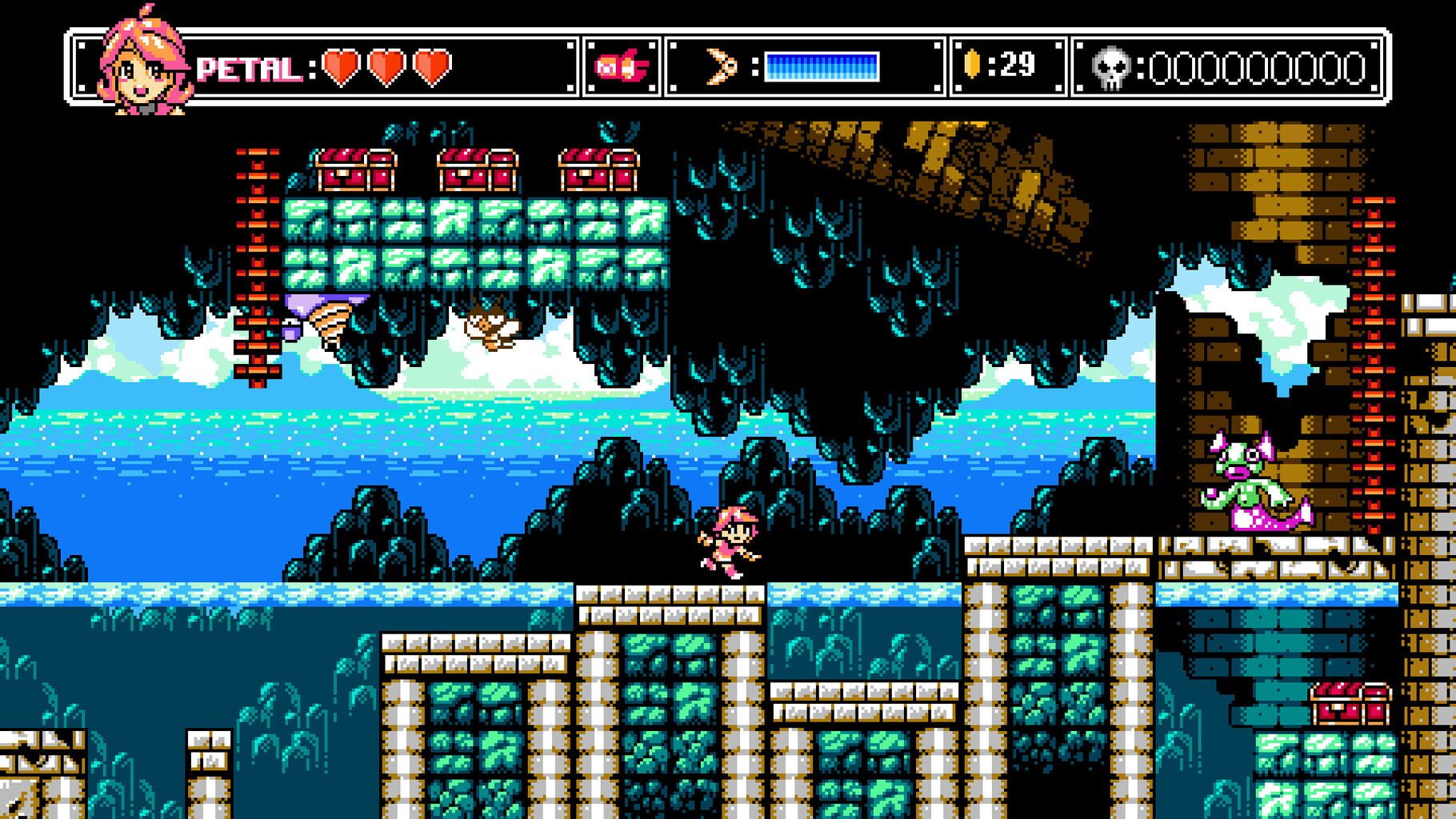Click the gold coin icon next to 29
Viewport: 1456px width, 819px height.
[972, 62]
